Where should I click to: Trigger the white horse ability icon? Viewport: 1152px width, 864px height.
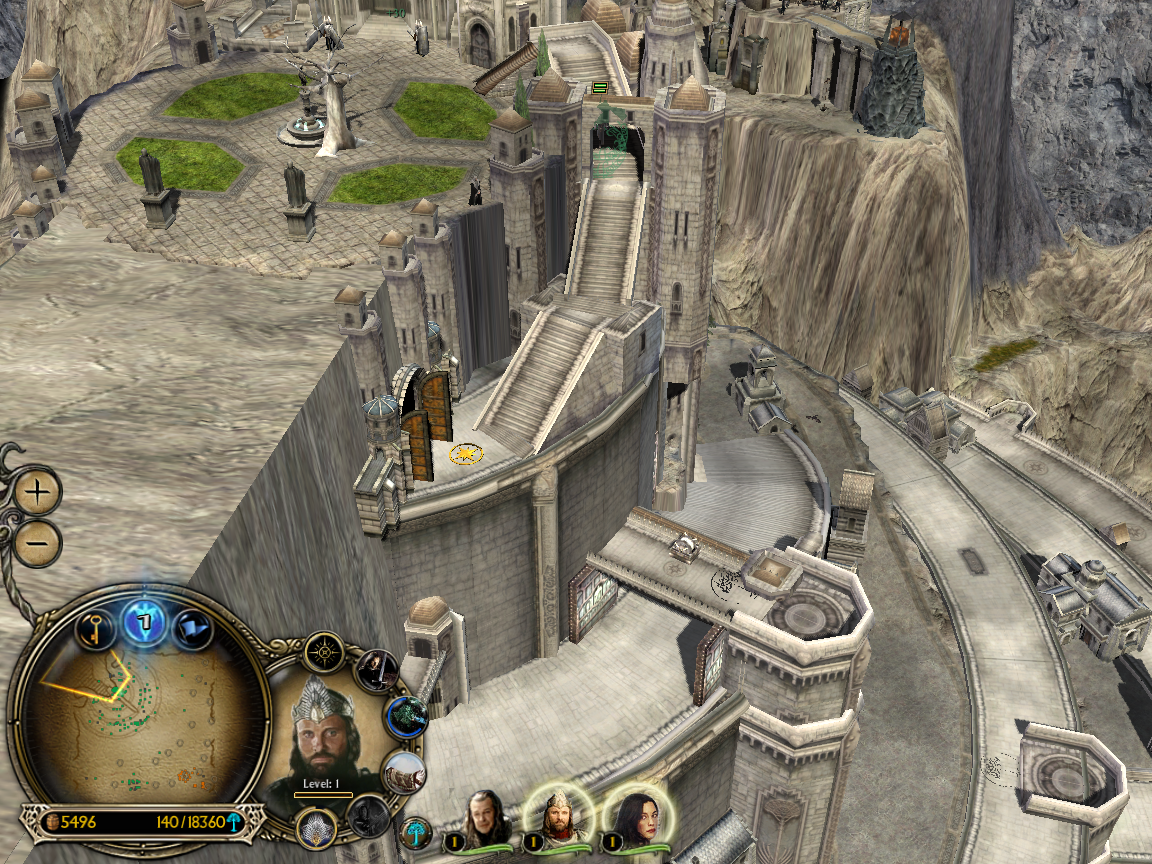click(x=405, y=771)
